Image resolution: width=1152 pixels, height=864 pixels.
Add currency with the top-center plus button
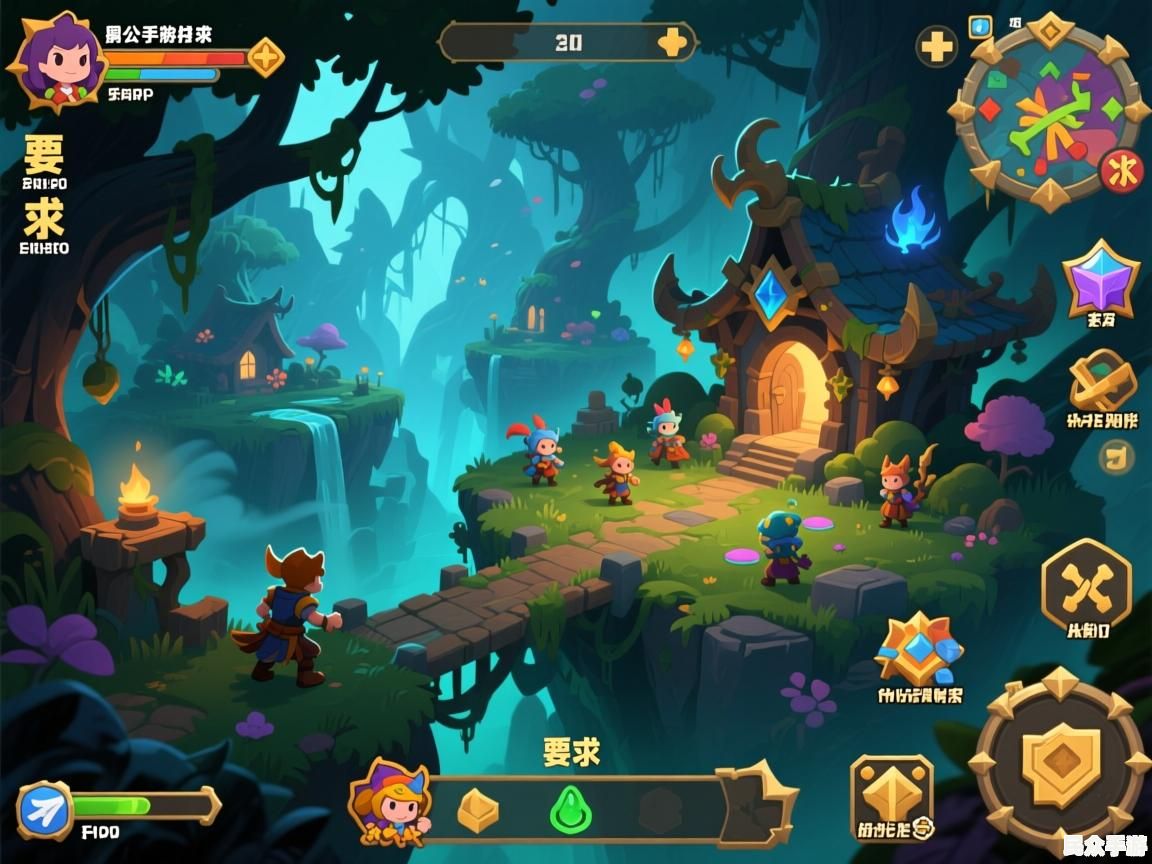(673, 42)
